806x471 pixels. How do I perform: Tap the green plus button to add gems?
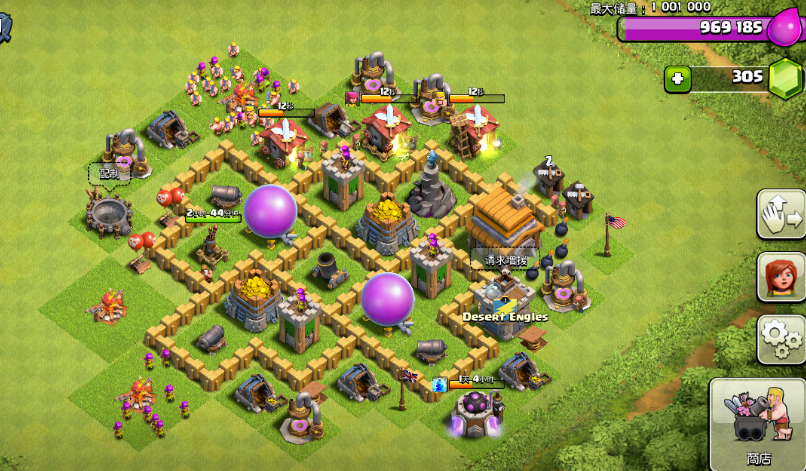coord(678,78)
